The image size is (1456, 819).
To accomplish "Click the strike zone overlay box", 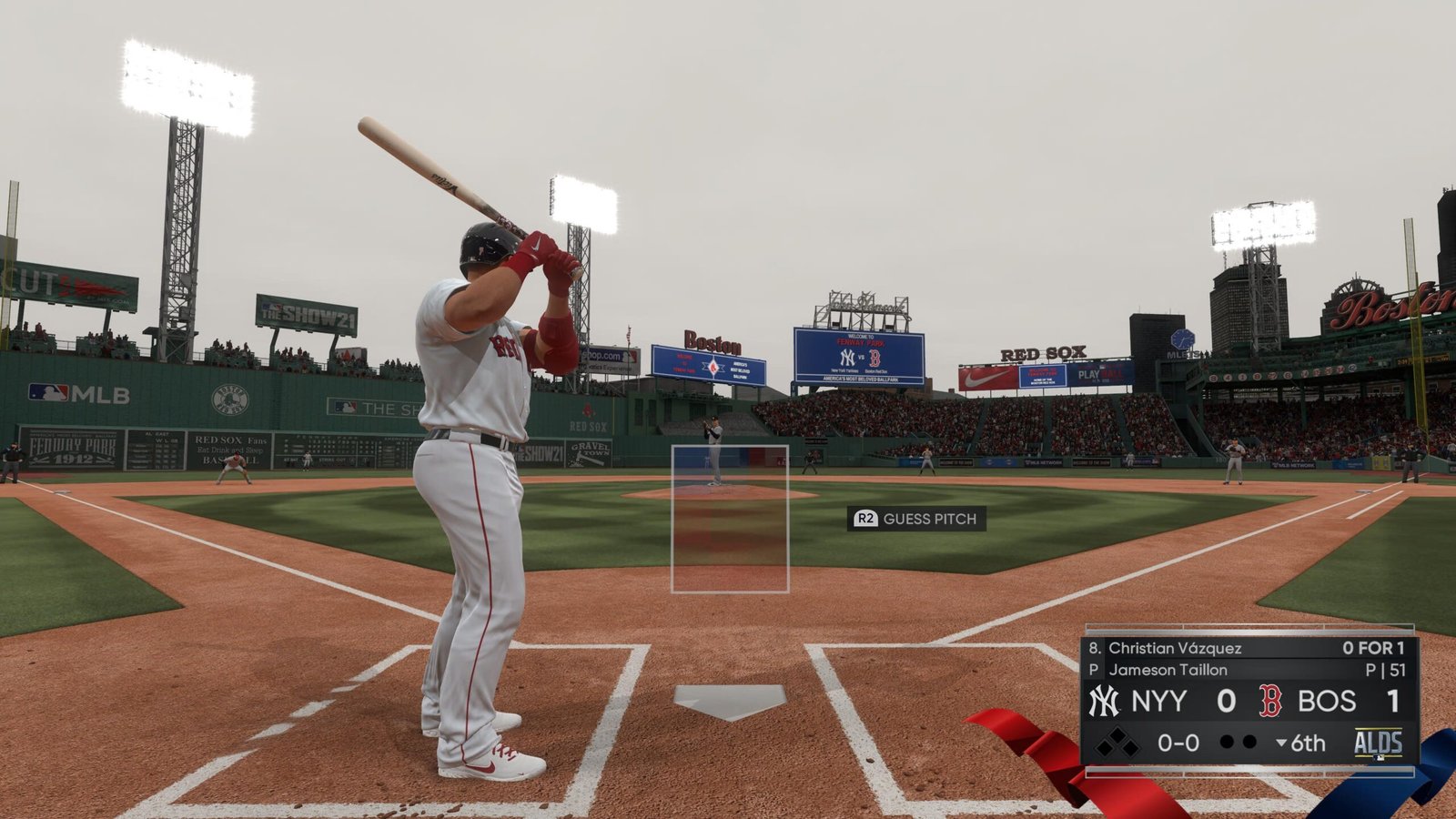I will (728, 519).
